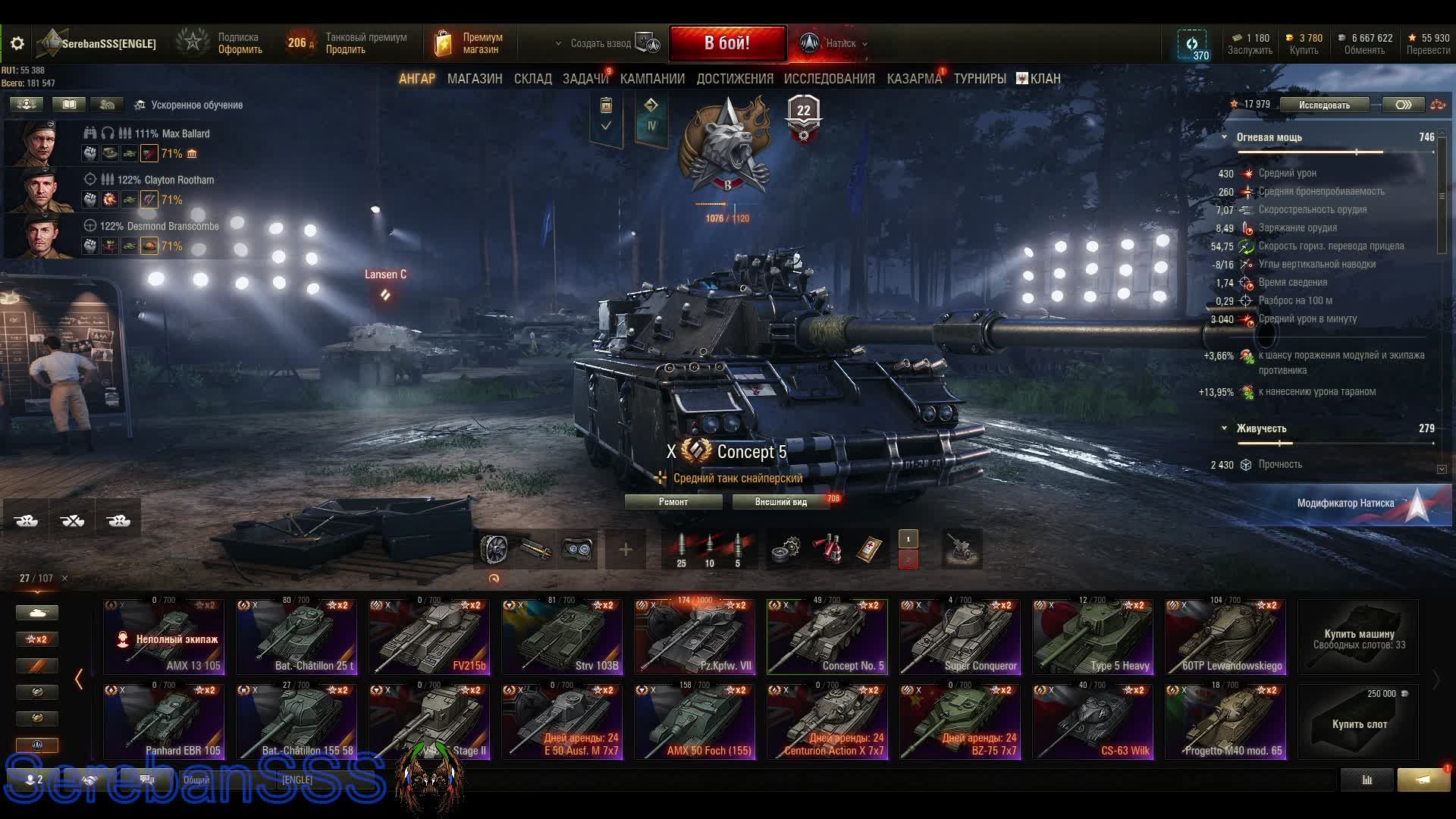The width and height of the screenshot is (1456, 819).
Task: Go to the ИССЛЕДОВАНИЯ tab
Action: [x=829, y=79]
